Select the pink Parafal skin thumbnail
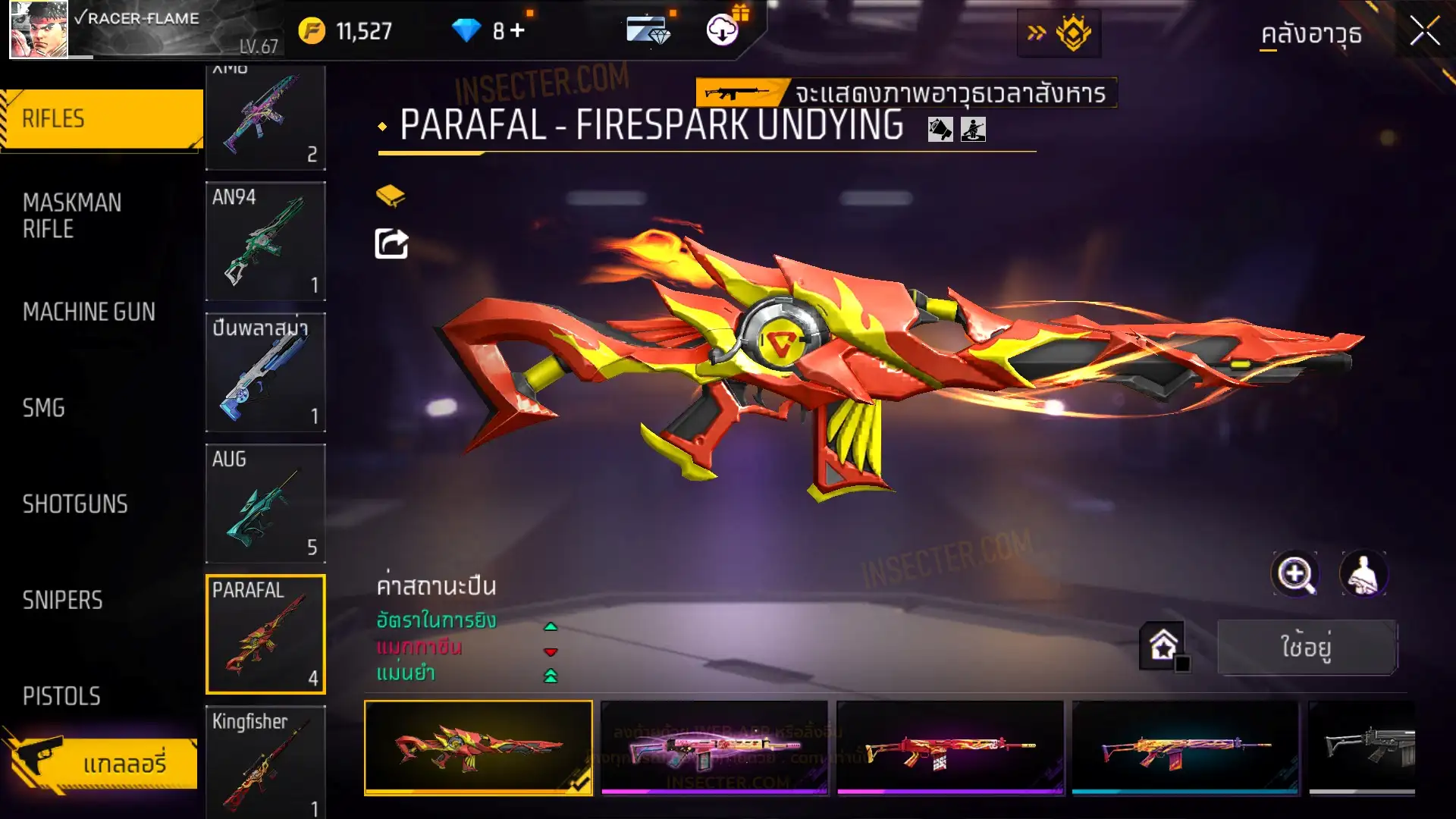1456x819 pixels. 714,747
